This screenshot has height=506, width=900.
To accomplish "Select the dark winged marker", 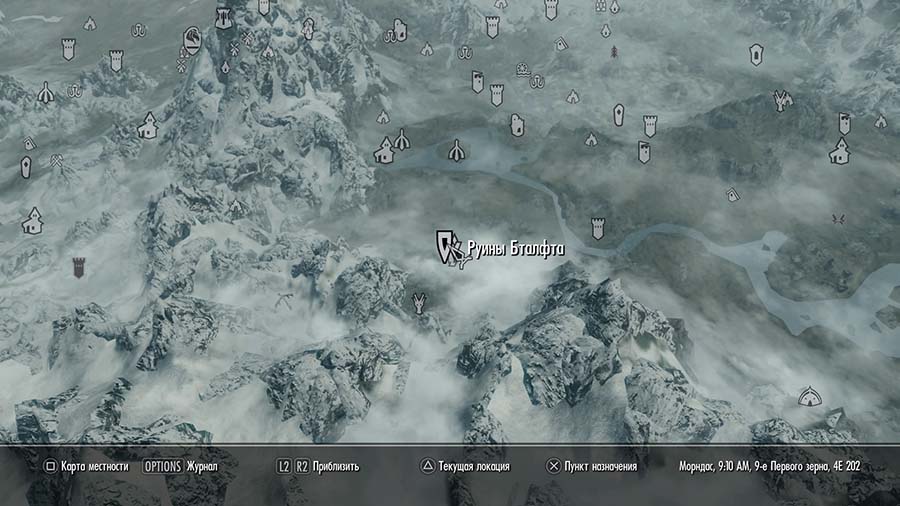I will pyautogui.click(x=837, y=218).
